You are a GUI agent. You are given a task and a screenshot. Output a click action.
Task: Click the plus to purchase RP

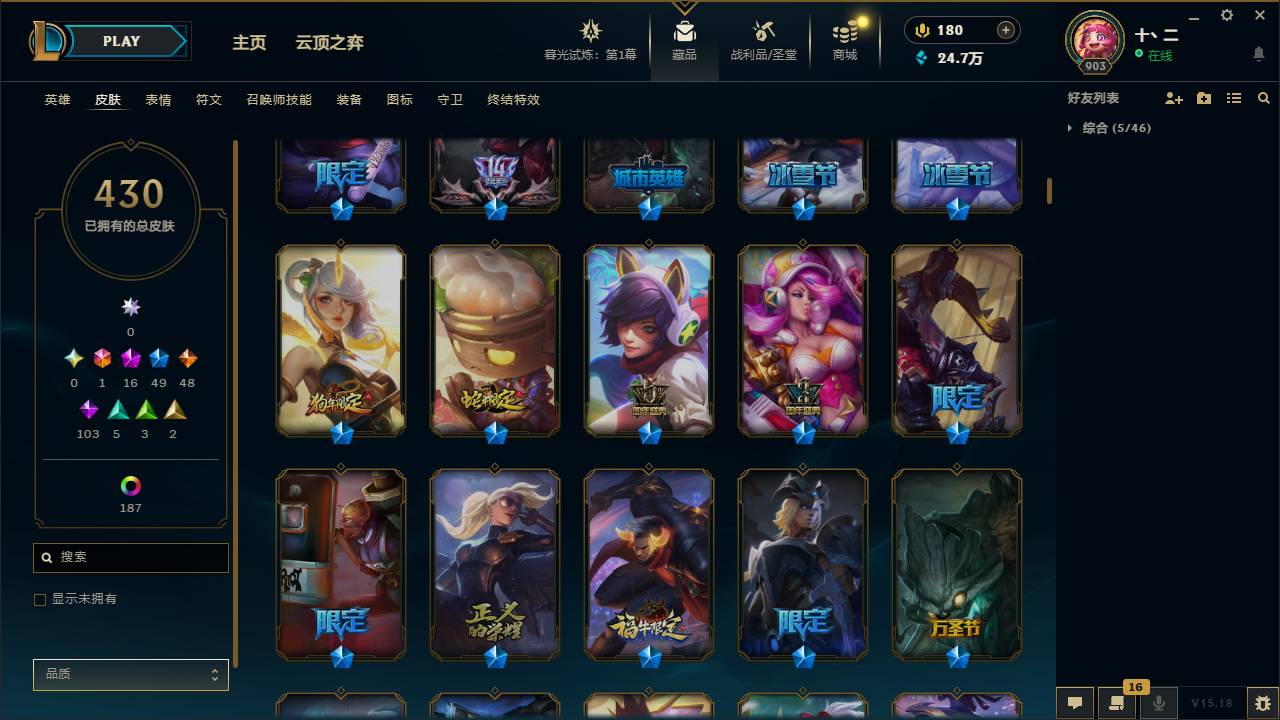[x=1007, y=30]
